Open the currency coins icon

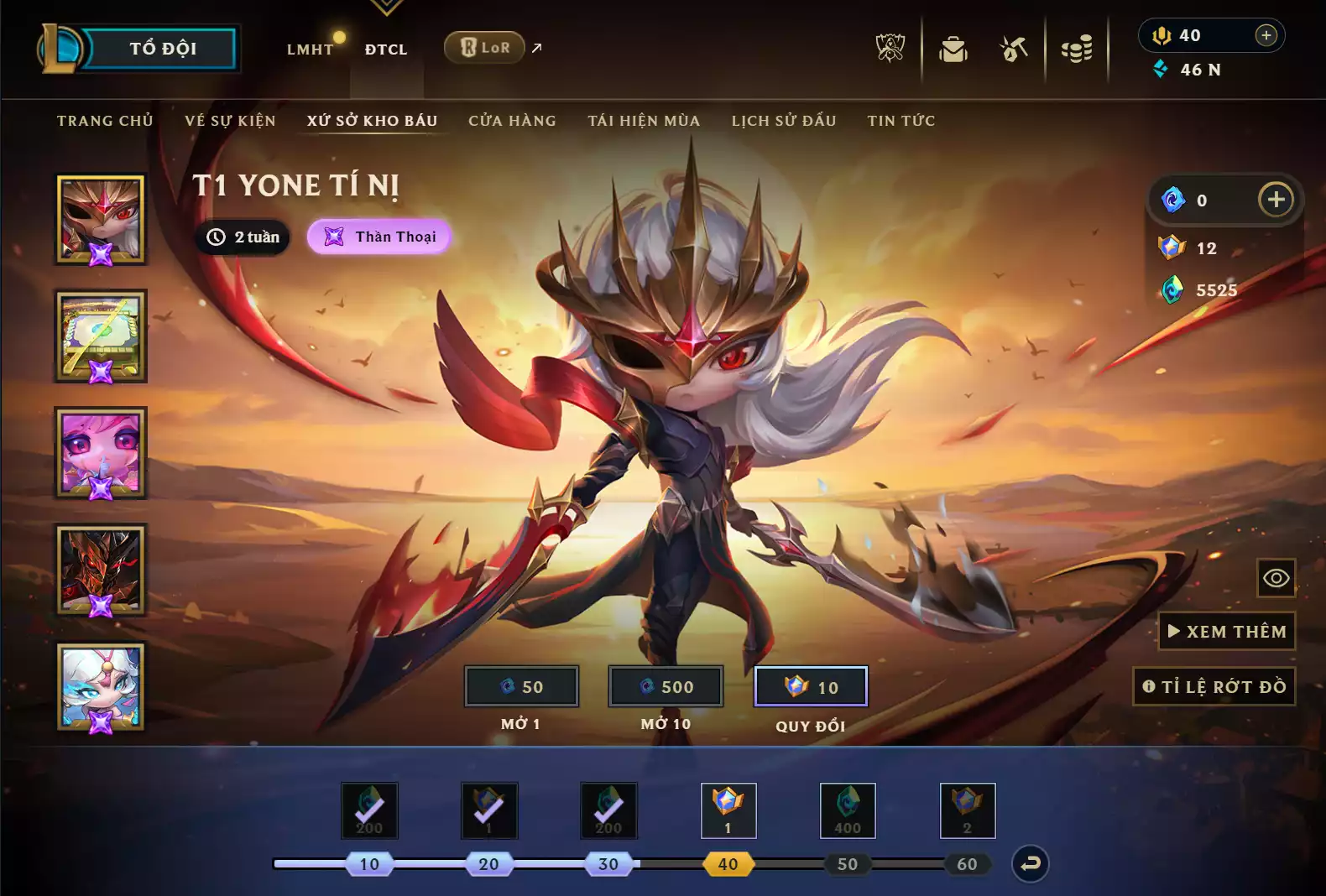[1077, 49]
